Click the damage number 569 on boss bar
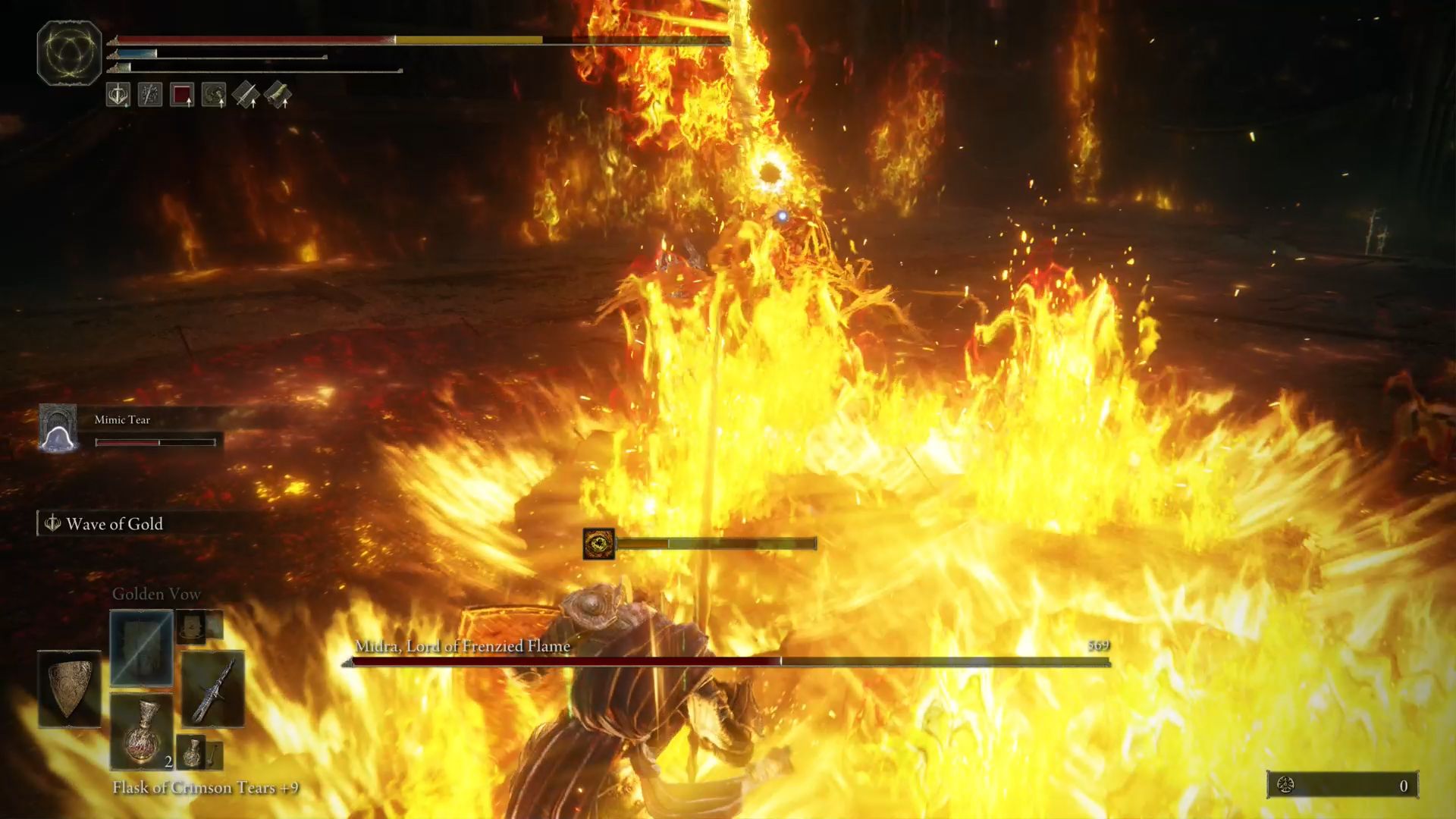1456x819 pixels. click(1098, 645)
